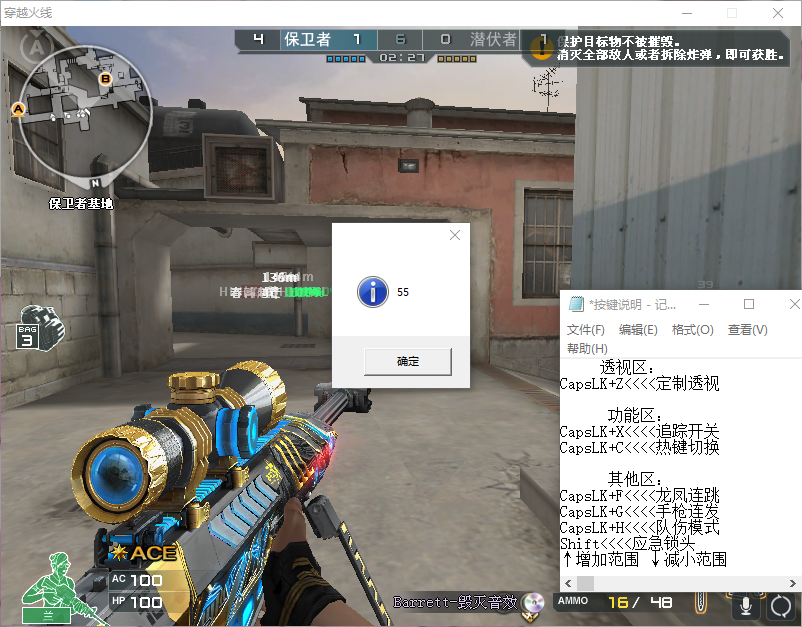Click the warning objective icon
This screenshot has width=802, height=627.
542,48
